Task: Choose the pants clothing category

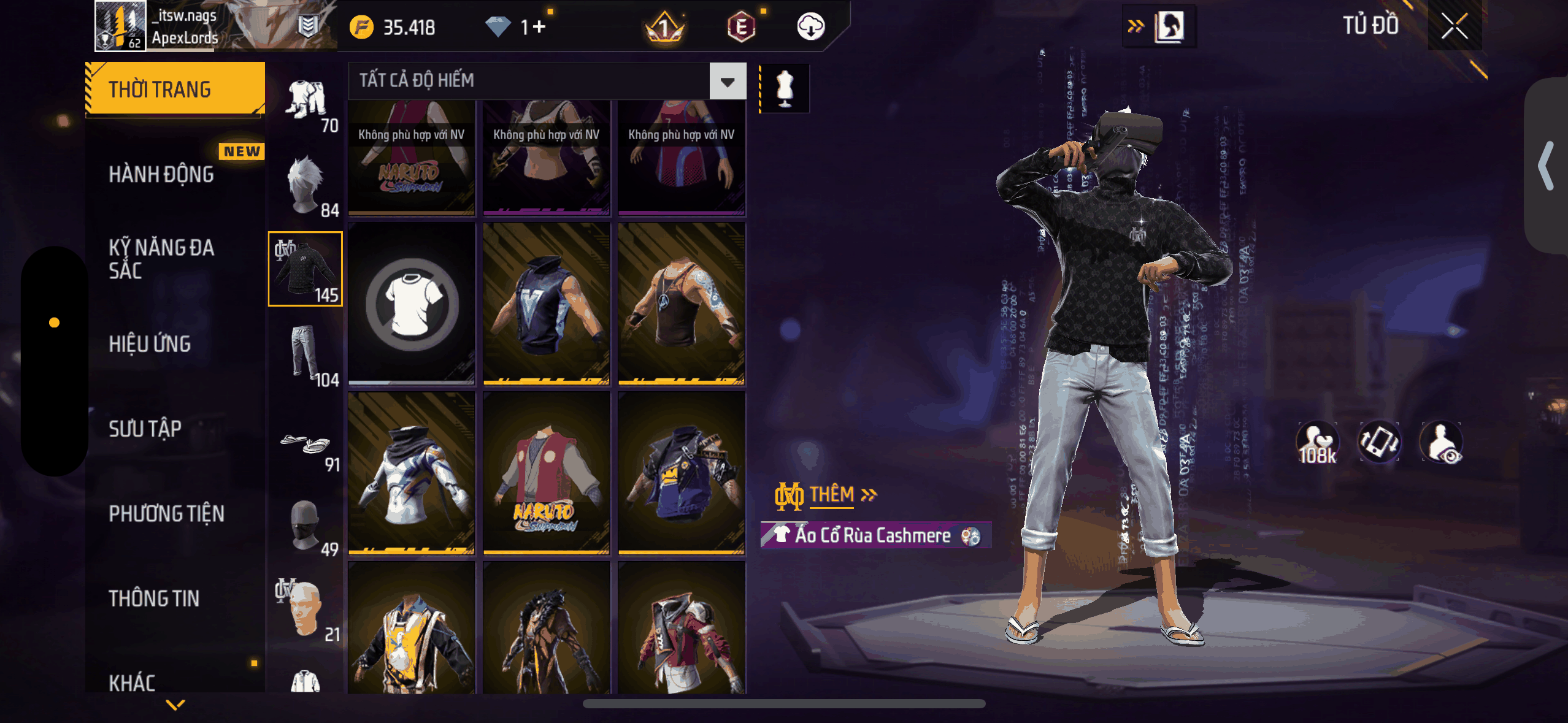Action: [306, 354]
